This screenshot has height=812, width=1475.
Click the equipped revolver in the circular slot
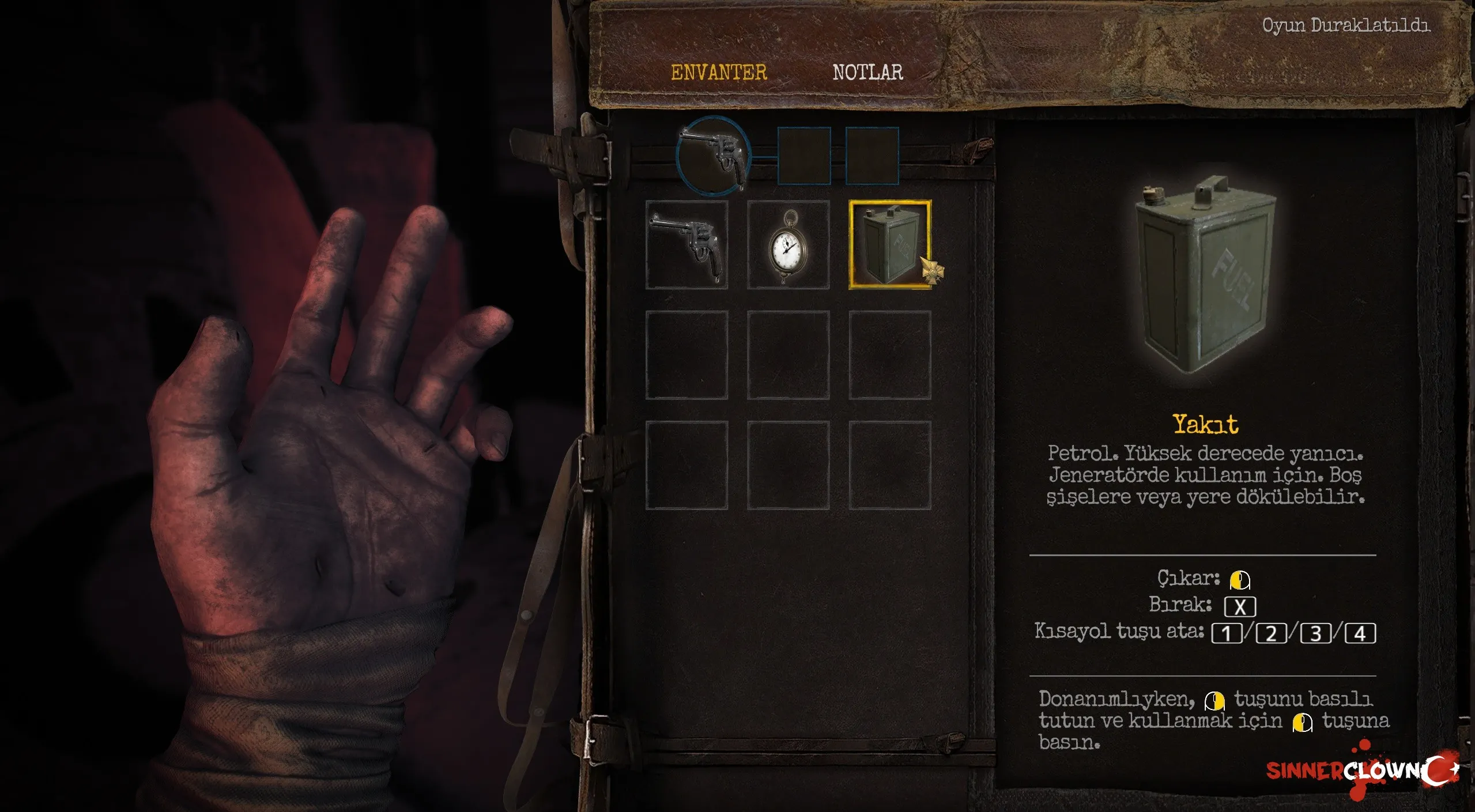point(714,154)
